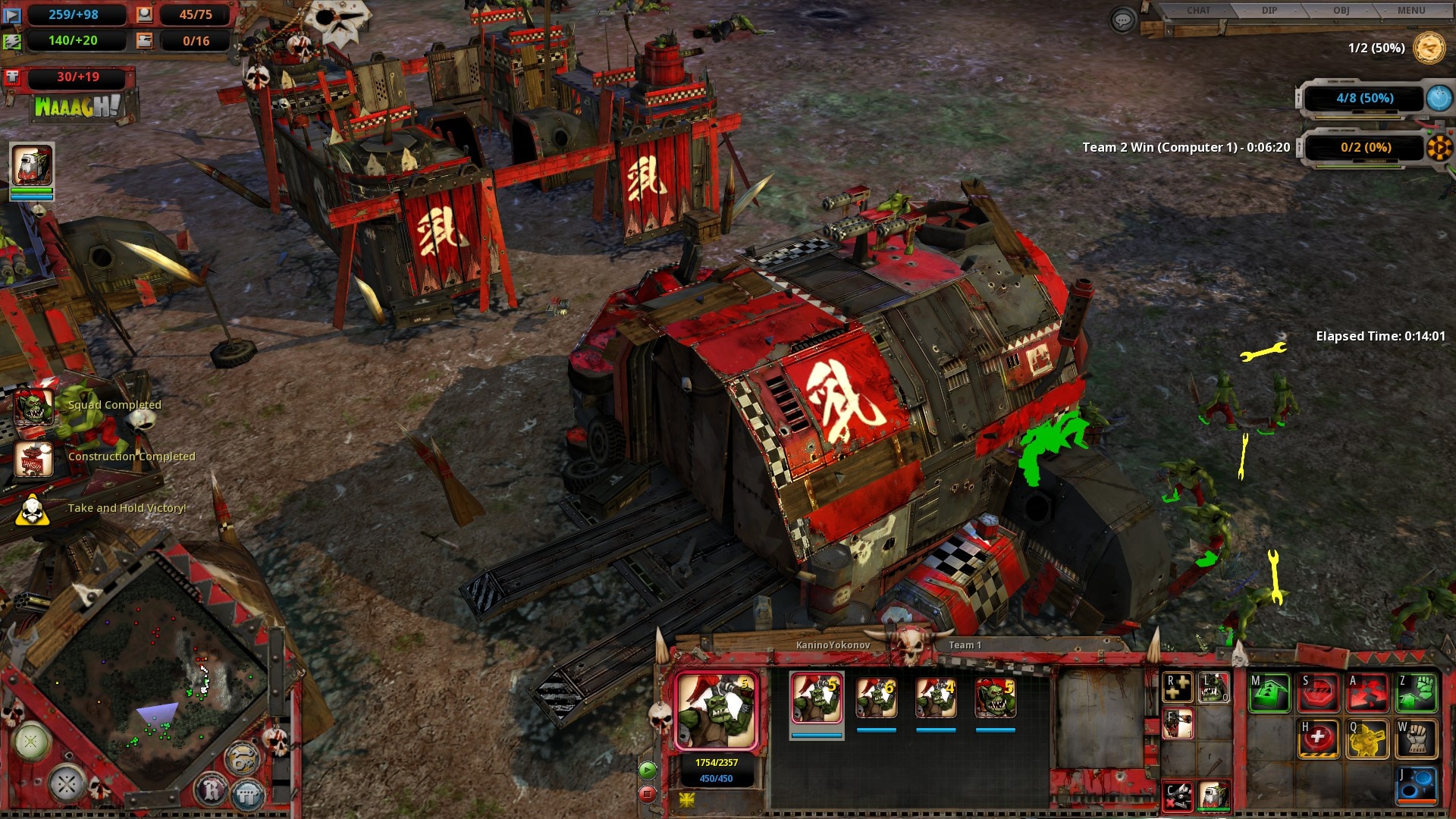The image size is (1456, 819).
Task: Click the clenched fist button (W)
Action: coord(1417,739)
